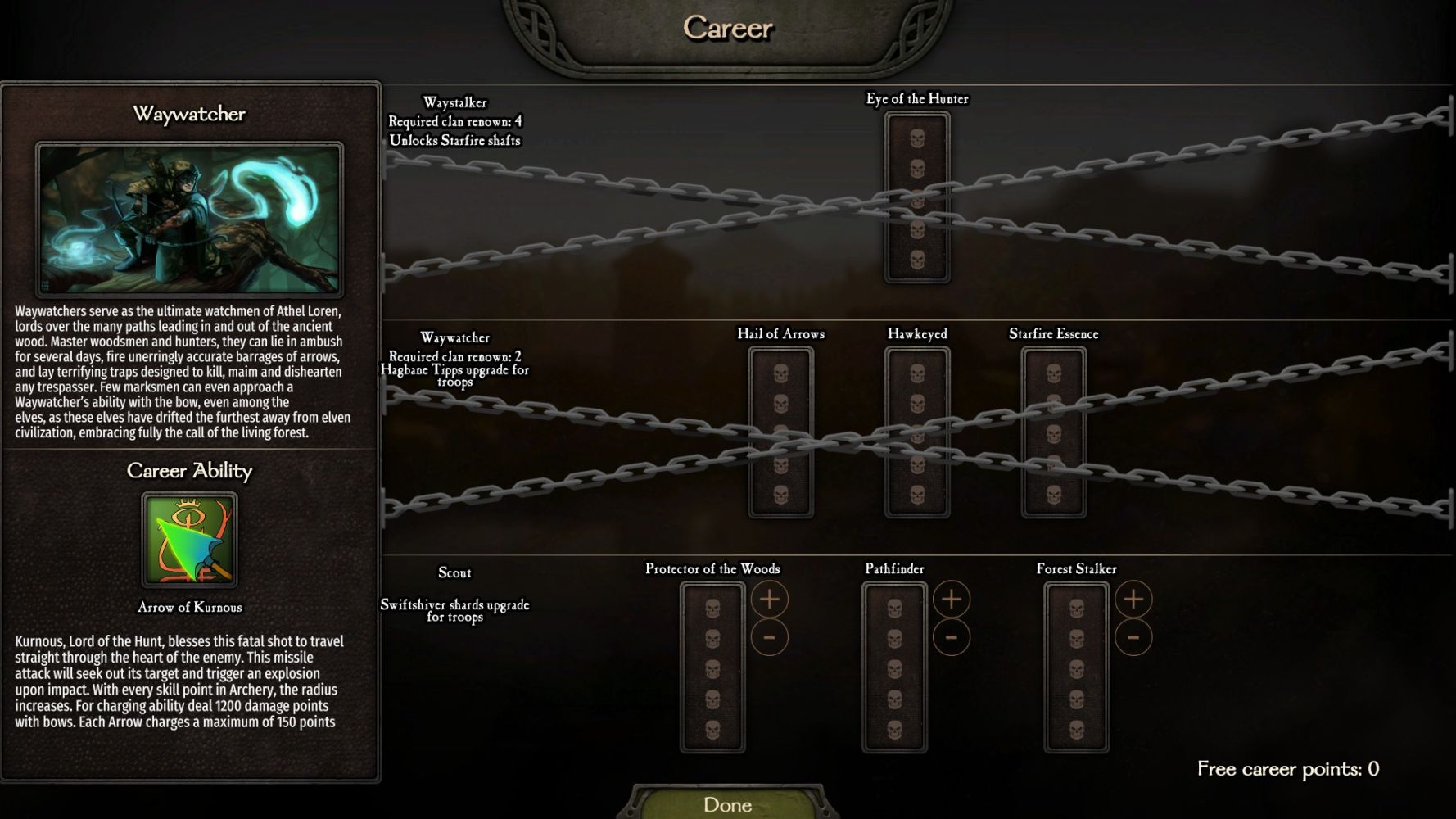This screenshot has width=1456, height=819.
Task: Click the Forest Stalker skull column
Action: click(x=1076, y=667)
